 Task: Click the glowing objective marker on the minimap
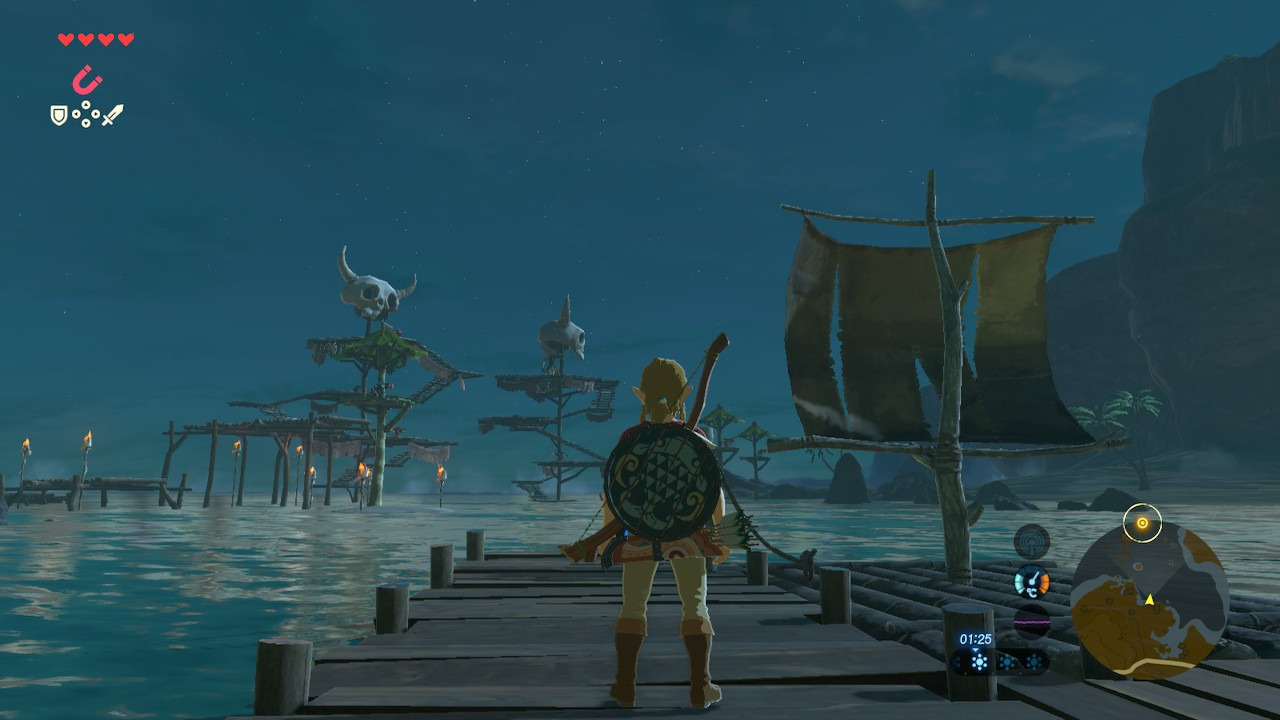pos(1141,523)
